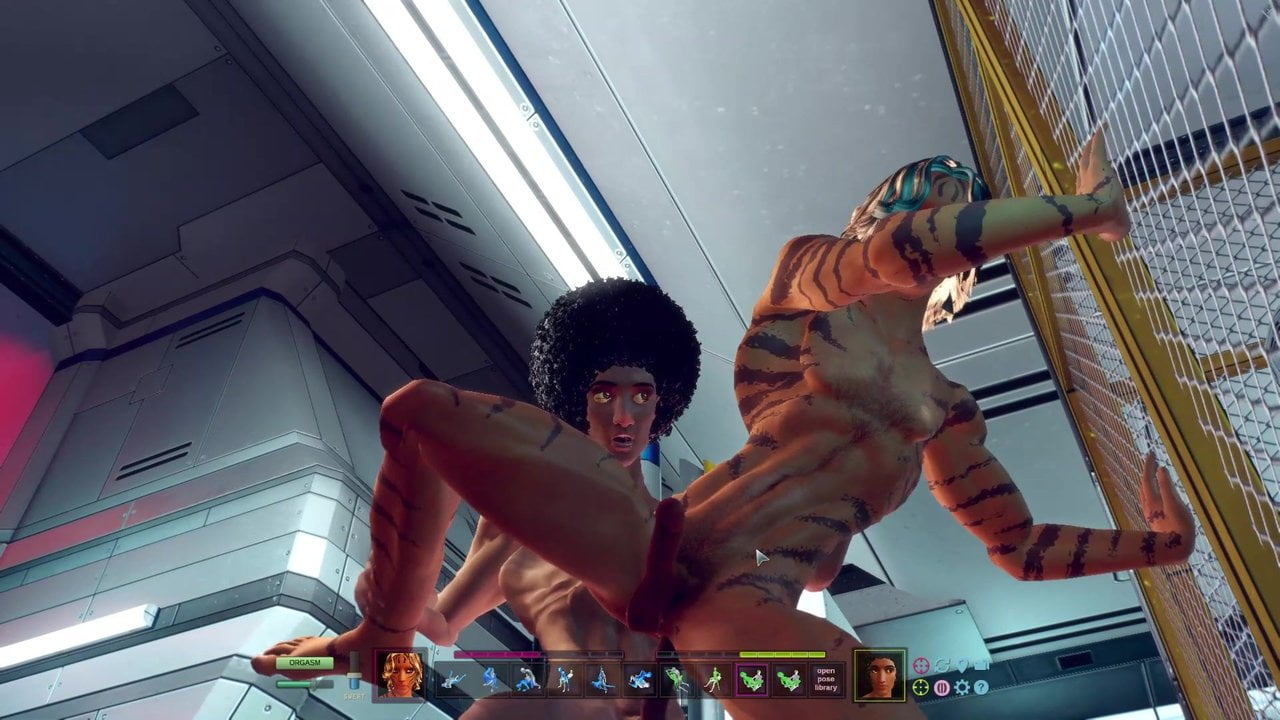Select the blonde striped character portrait

pyautogui.click(x=402, y=674)
